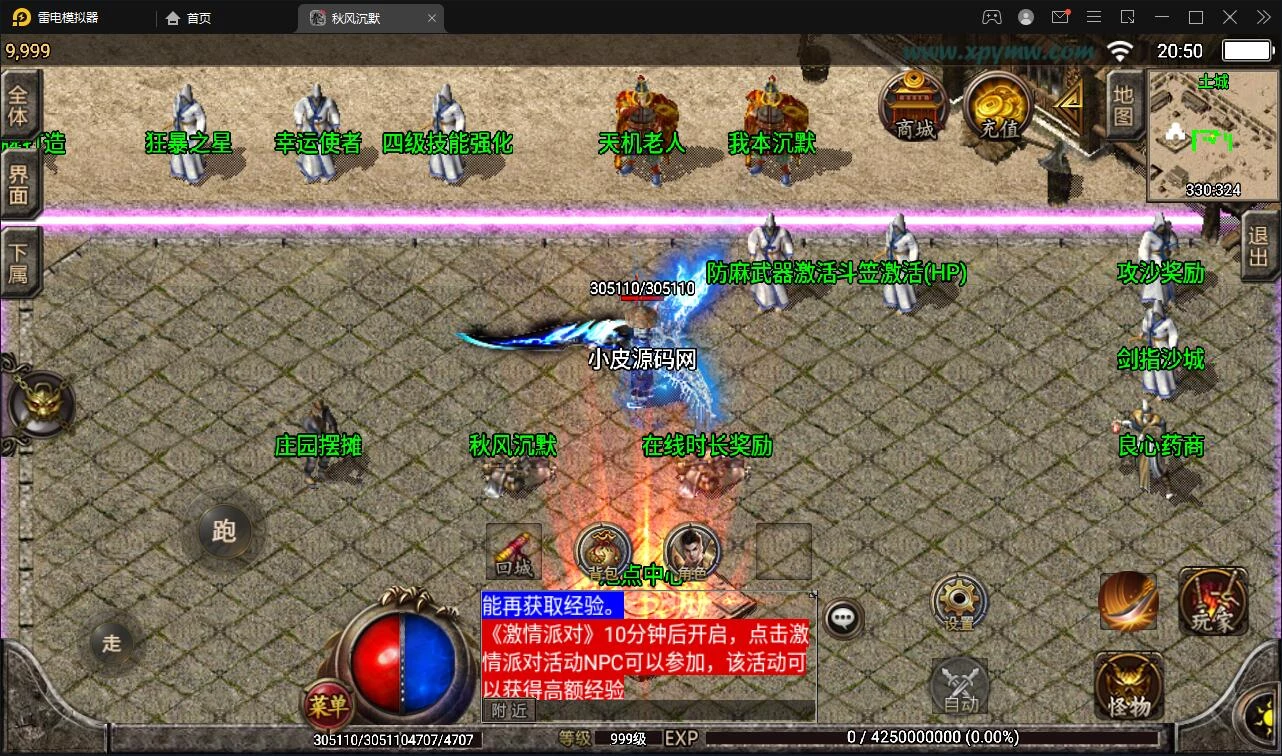
Task: Click the chat speech bubble icon
Action: pos(844,619)
